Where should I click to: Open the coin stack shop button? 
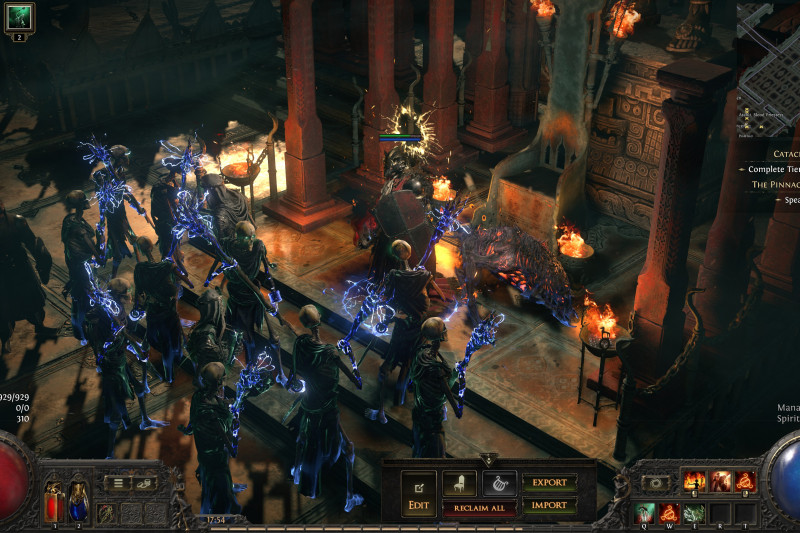pos(146,483)
